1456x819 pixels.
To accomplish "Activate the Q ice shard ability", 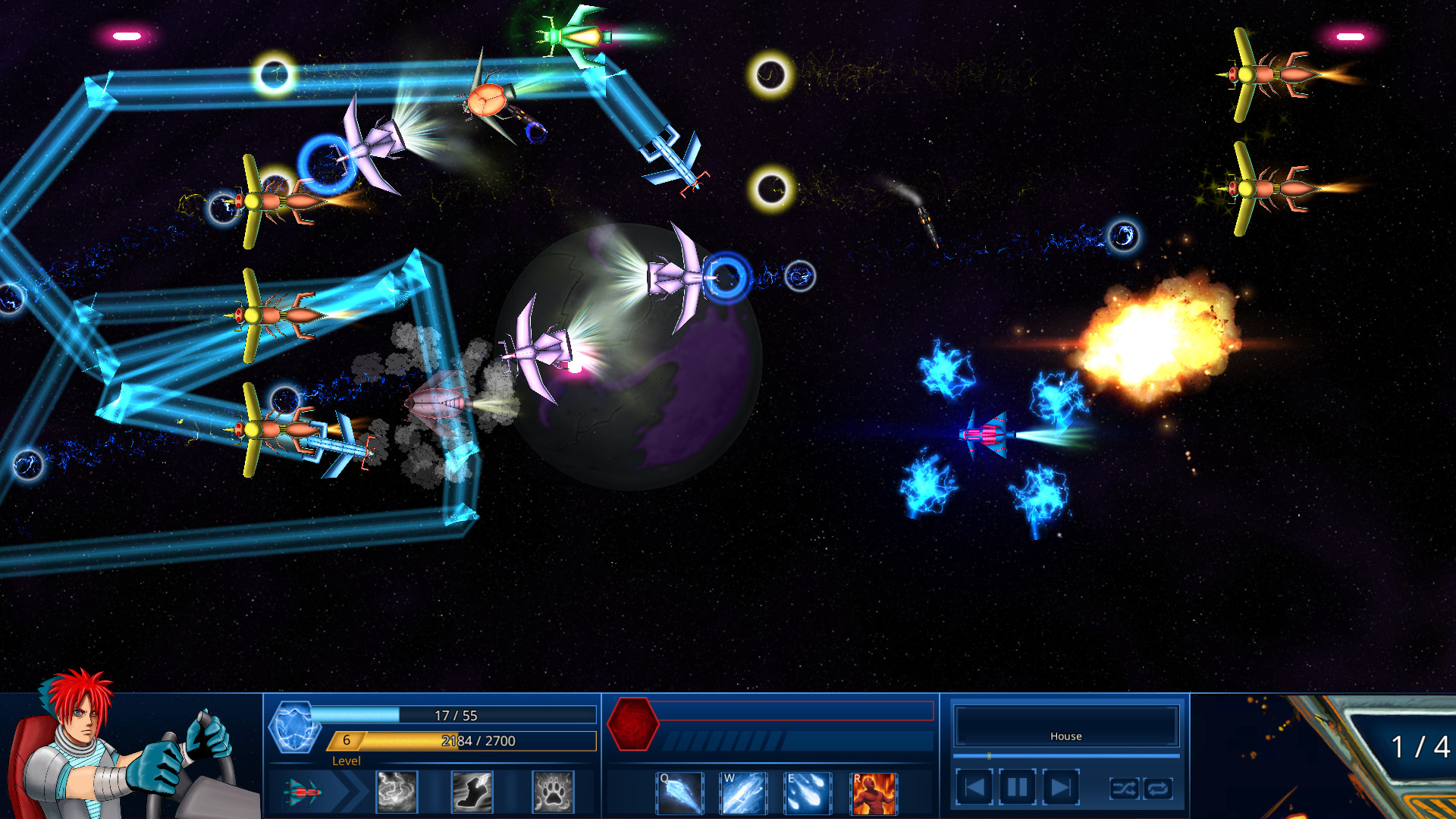I will pos(679,792).
